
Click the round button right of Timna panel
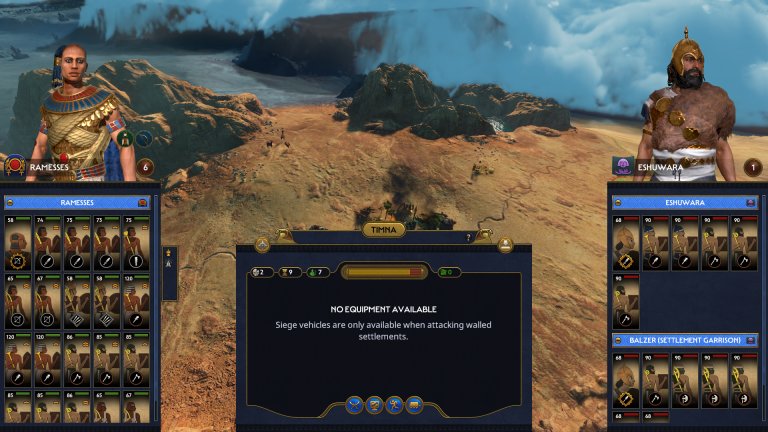(505, 245)
